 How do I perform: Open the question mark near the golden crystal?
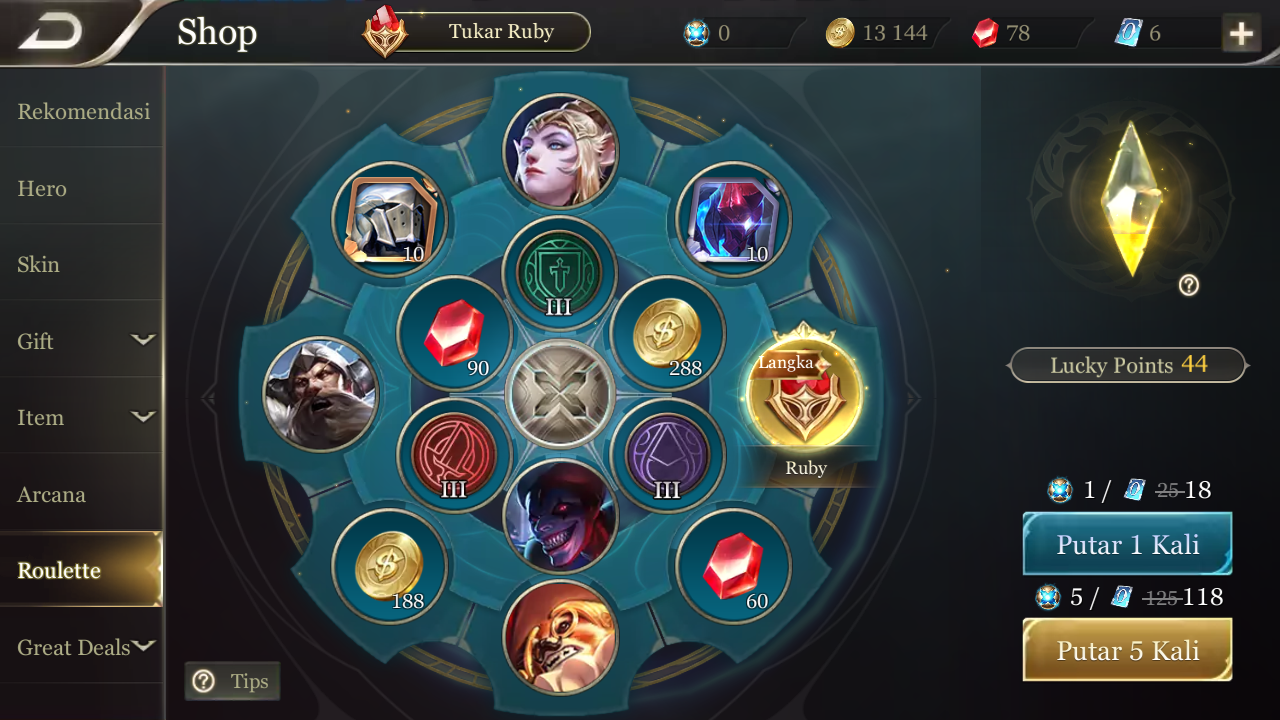(1188, 286)
